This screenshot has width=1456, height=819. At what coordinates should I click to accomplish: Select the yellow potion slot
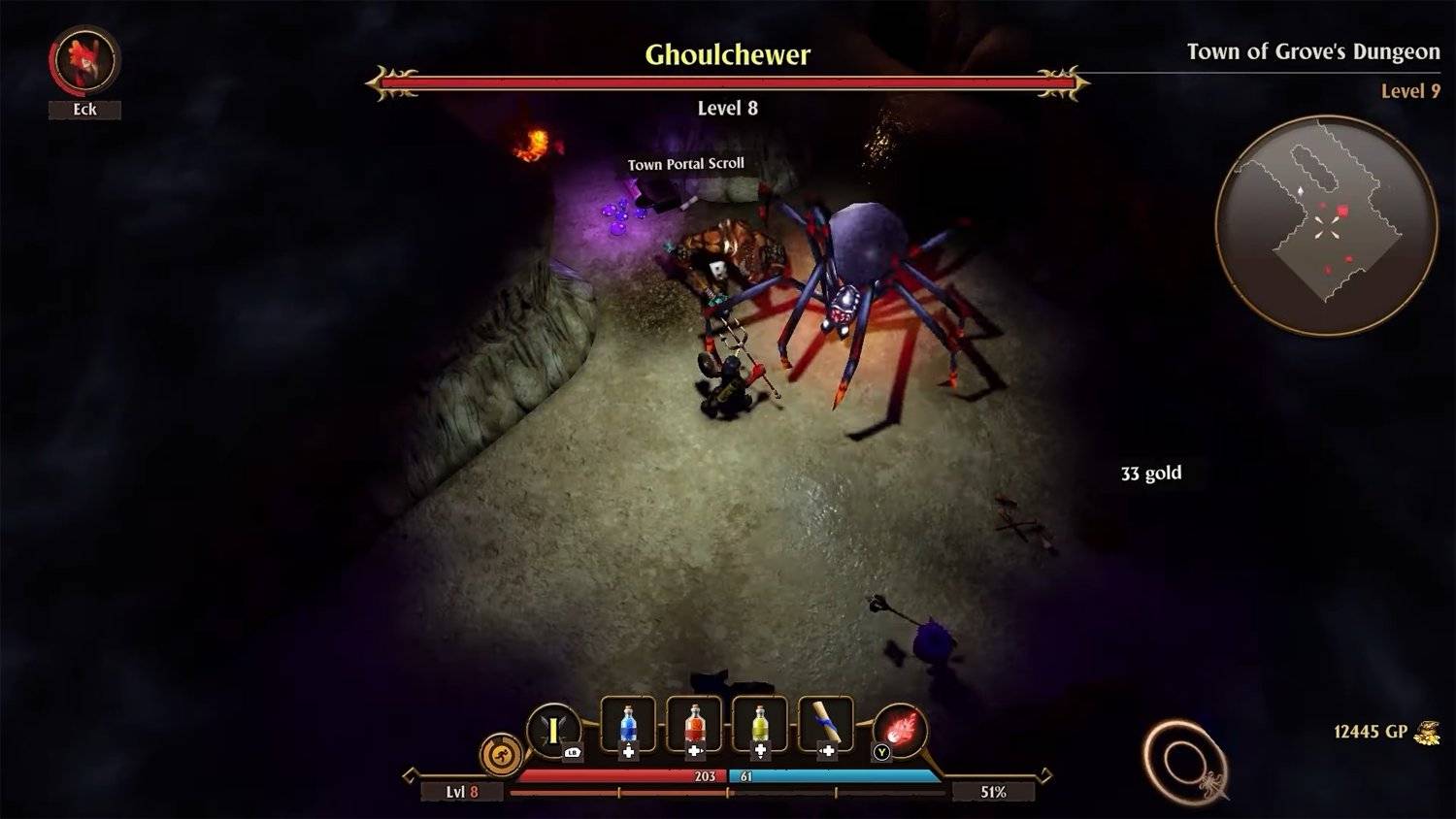click(760, 726)
